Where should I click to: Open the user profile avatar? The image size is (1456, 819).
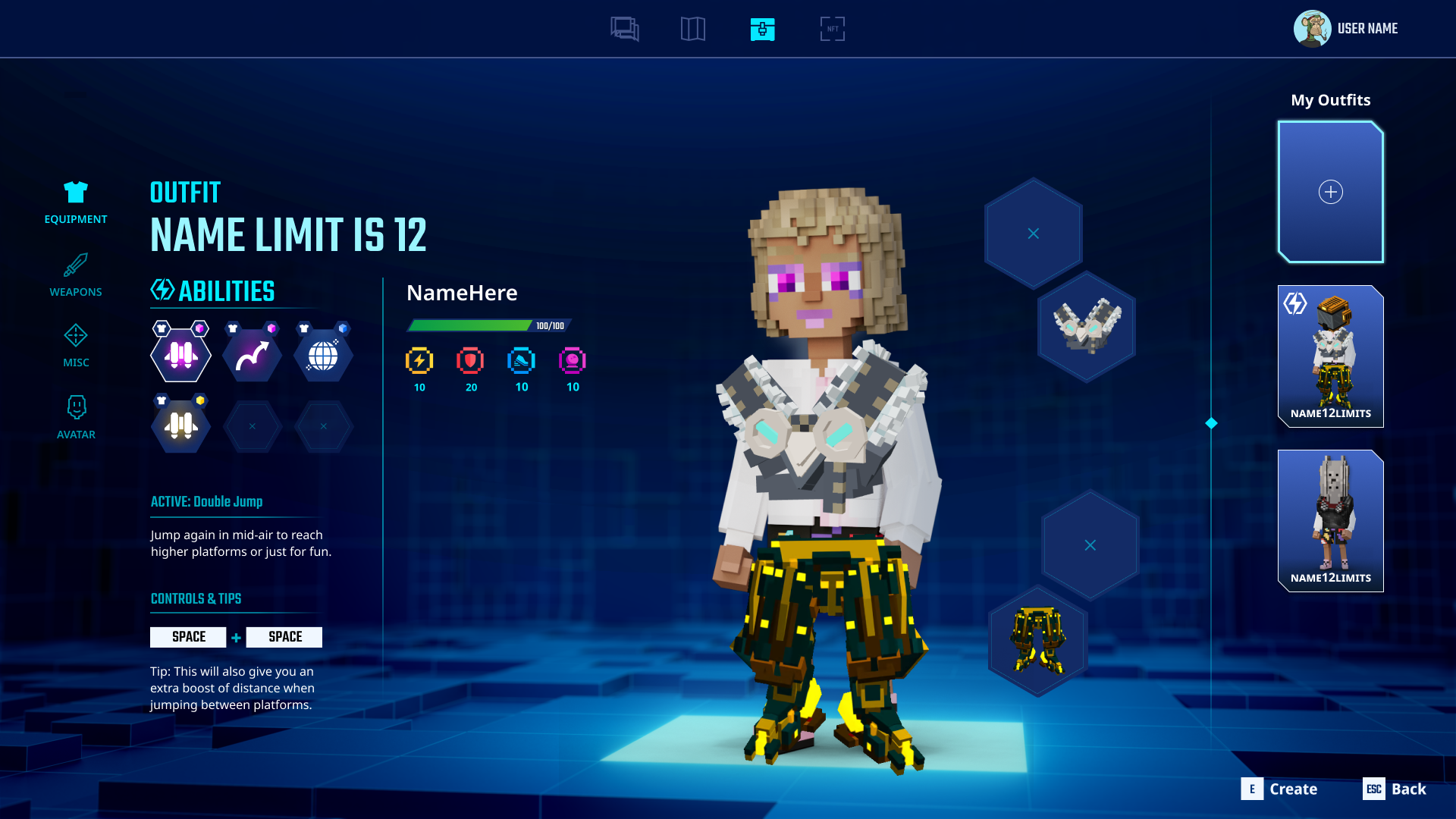point(1312,29)
